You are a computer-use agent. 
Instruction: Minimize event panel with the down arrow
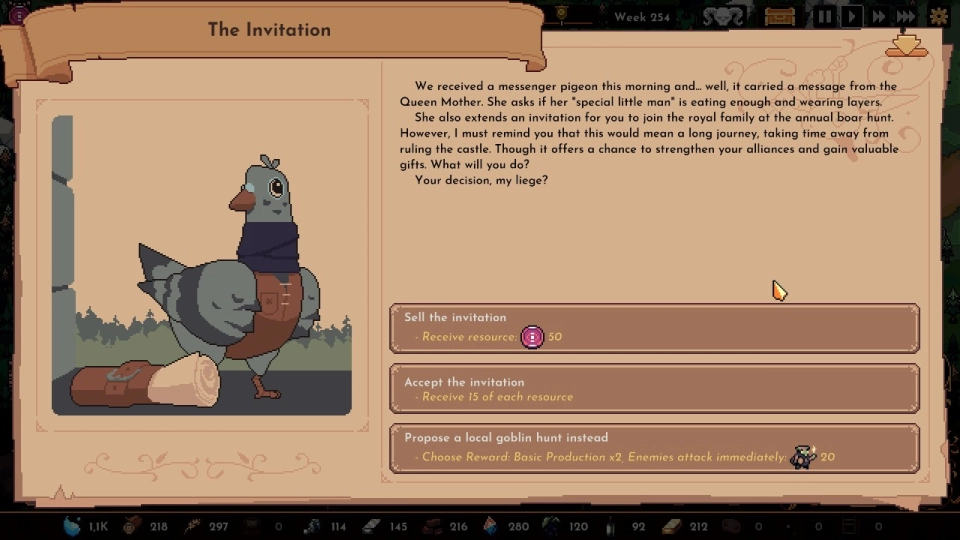[906, 45]
